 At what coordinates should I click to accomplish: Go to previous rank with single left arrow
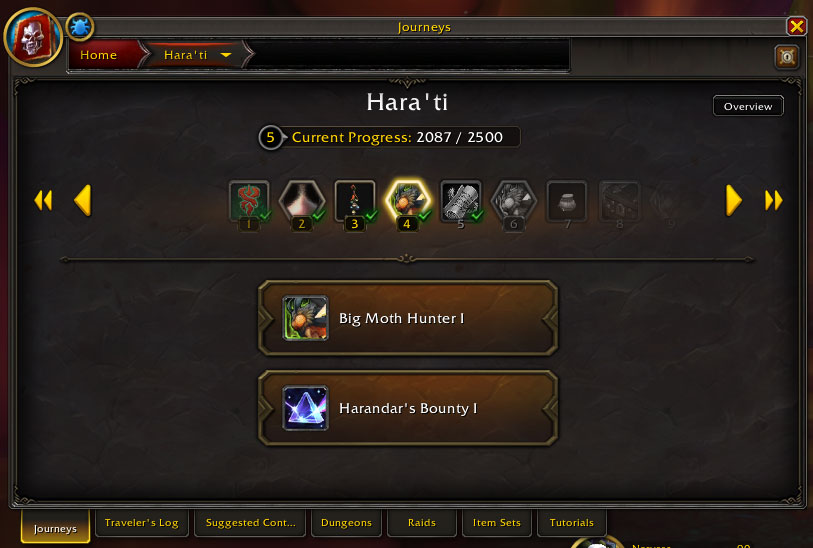coord(83,201)
